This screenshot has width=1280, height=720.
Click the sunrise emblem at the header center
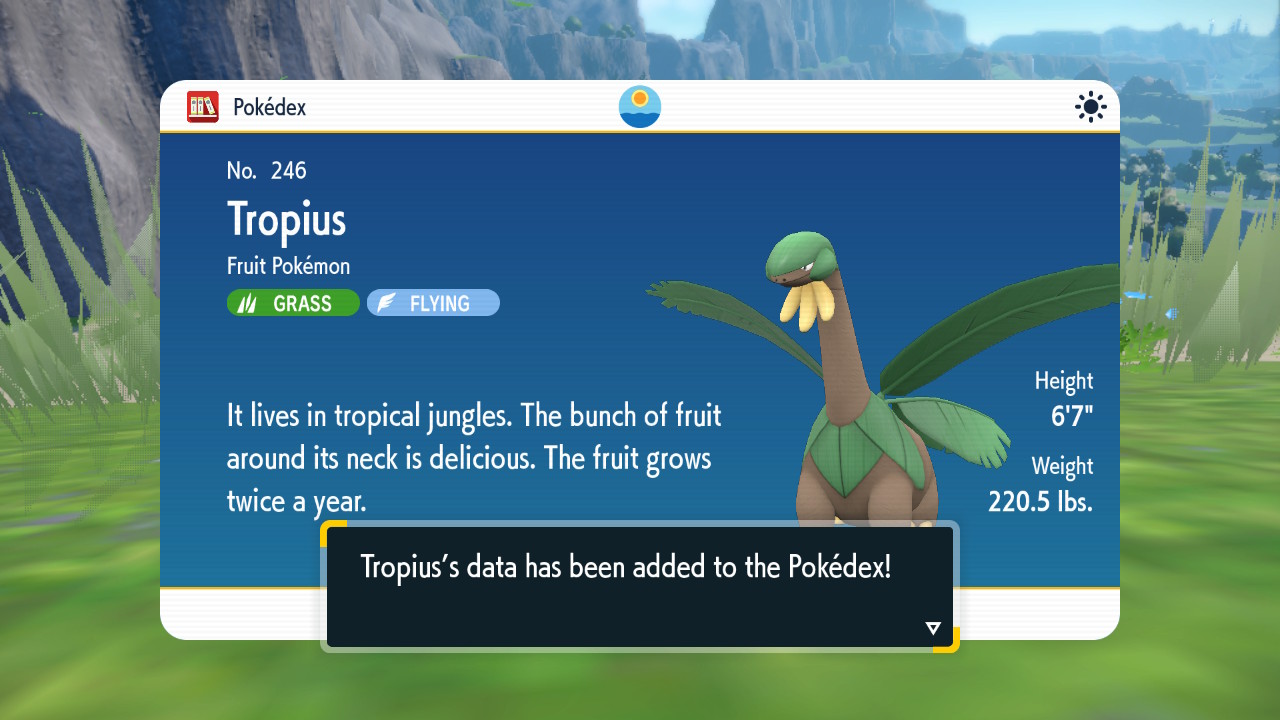[640, 107]
